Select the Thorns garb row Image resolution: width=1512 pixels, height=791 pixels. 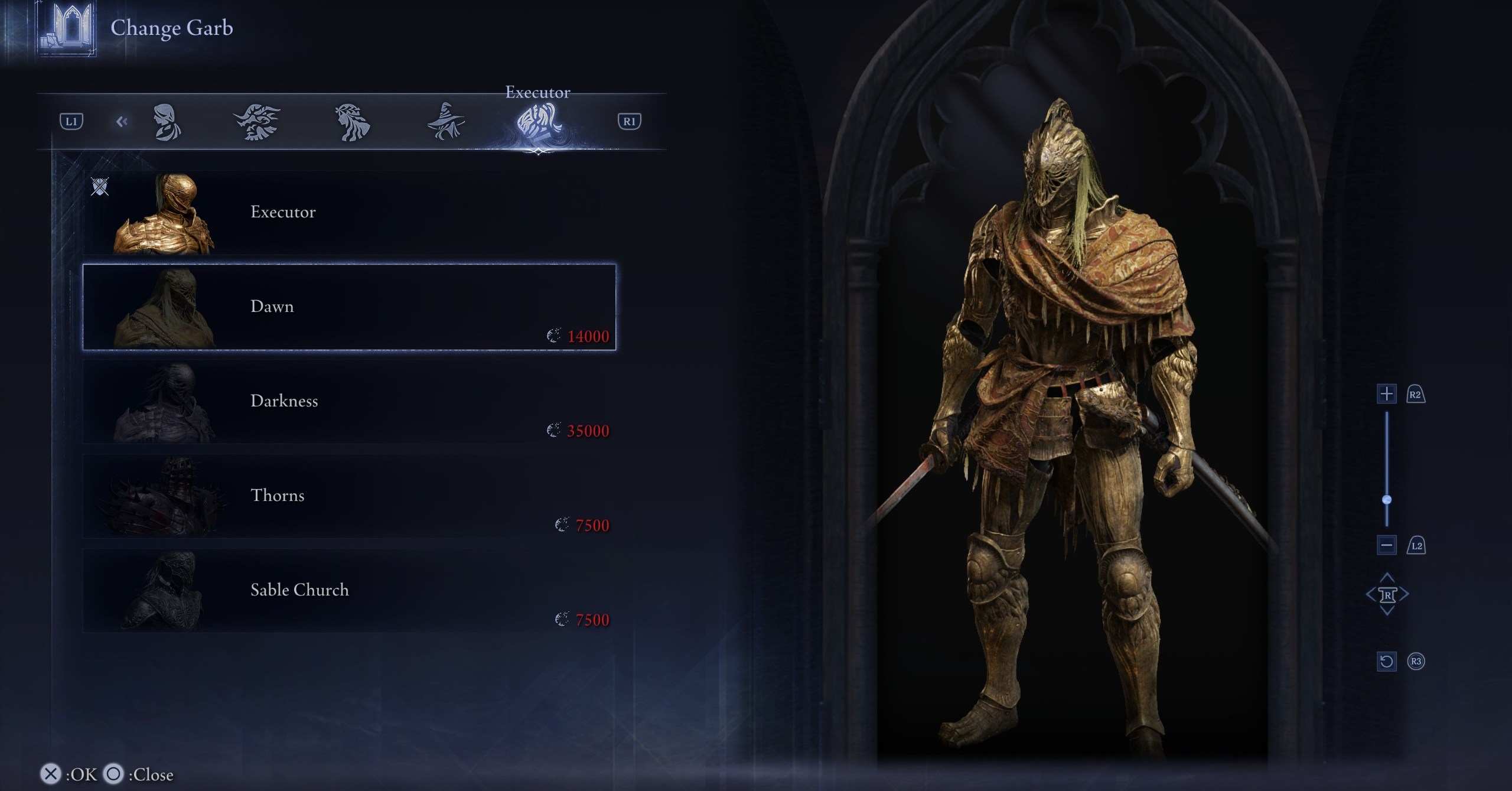pos(348,496)
